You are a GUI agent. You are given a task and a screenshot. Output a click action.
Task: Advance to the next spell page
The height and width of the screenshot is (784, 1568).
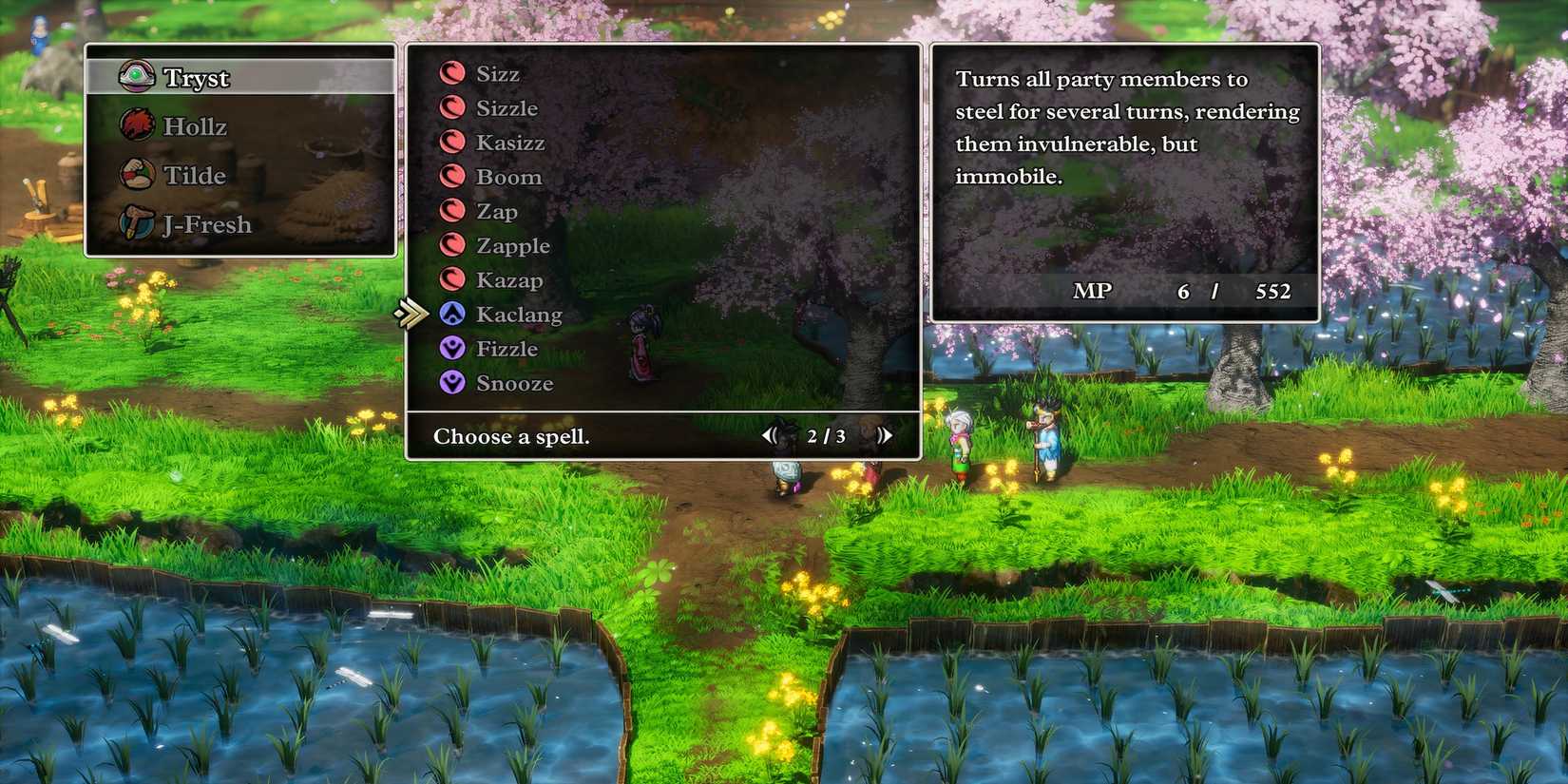(x=886, y=434)
